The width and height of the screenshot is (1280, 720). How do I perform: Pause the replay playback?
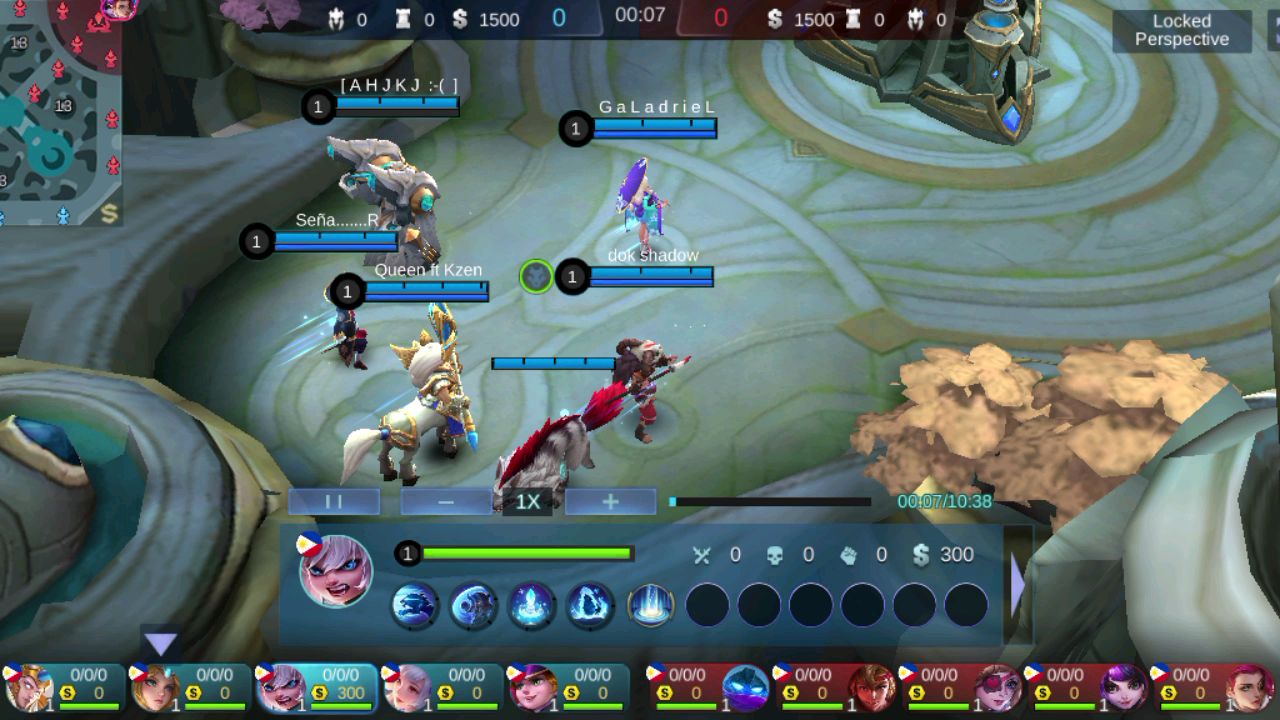pyautogui.click(x=334, y=502)
